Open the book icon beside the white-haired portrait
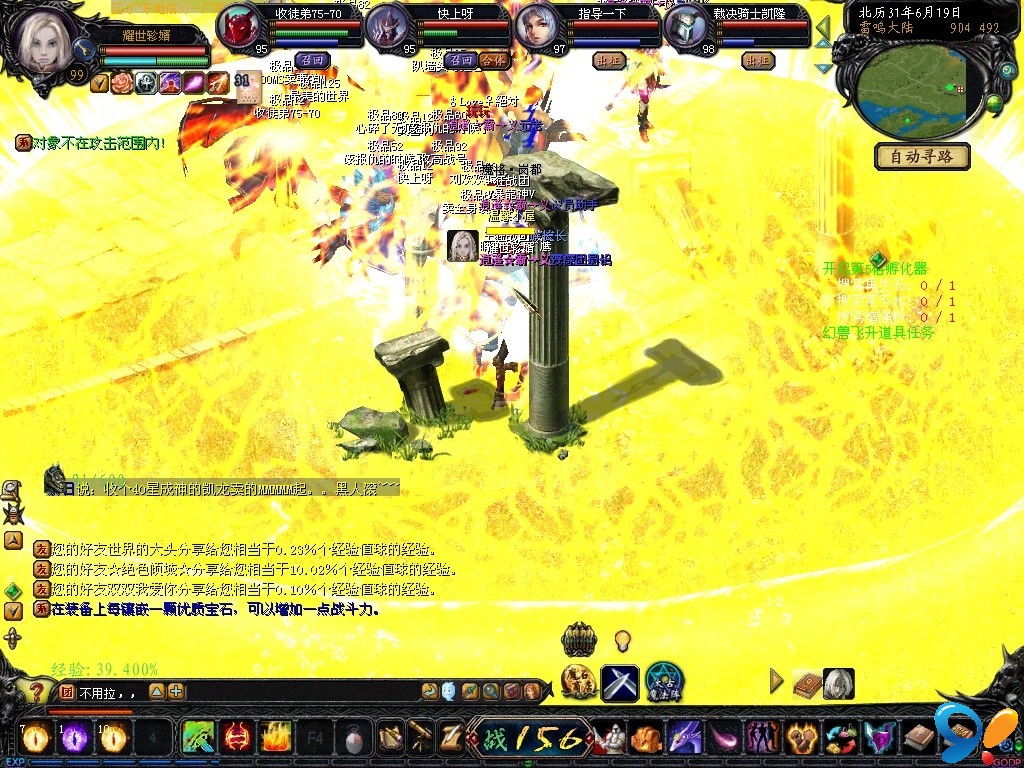The height and width of the screenshot is (768, 1024). tap(806, 683)
